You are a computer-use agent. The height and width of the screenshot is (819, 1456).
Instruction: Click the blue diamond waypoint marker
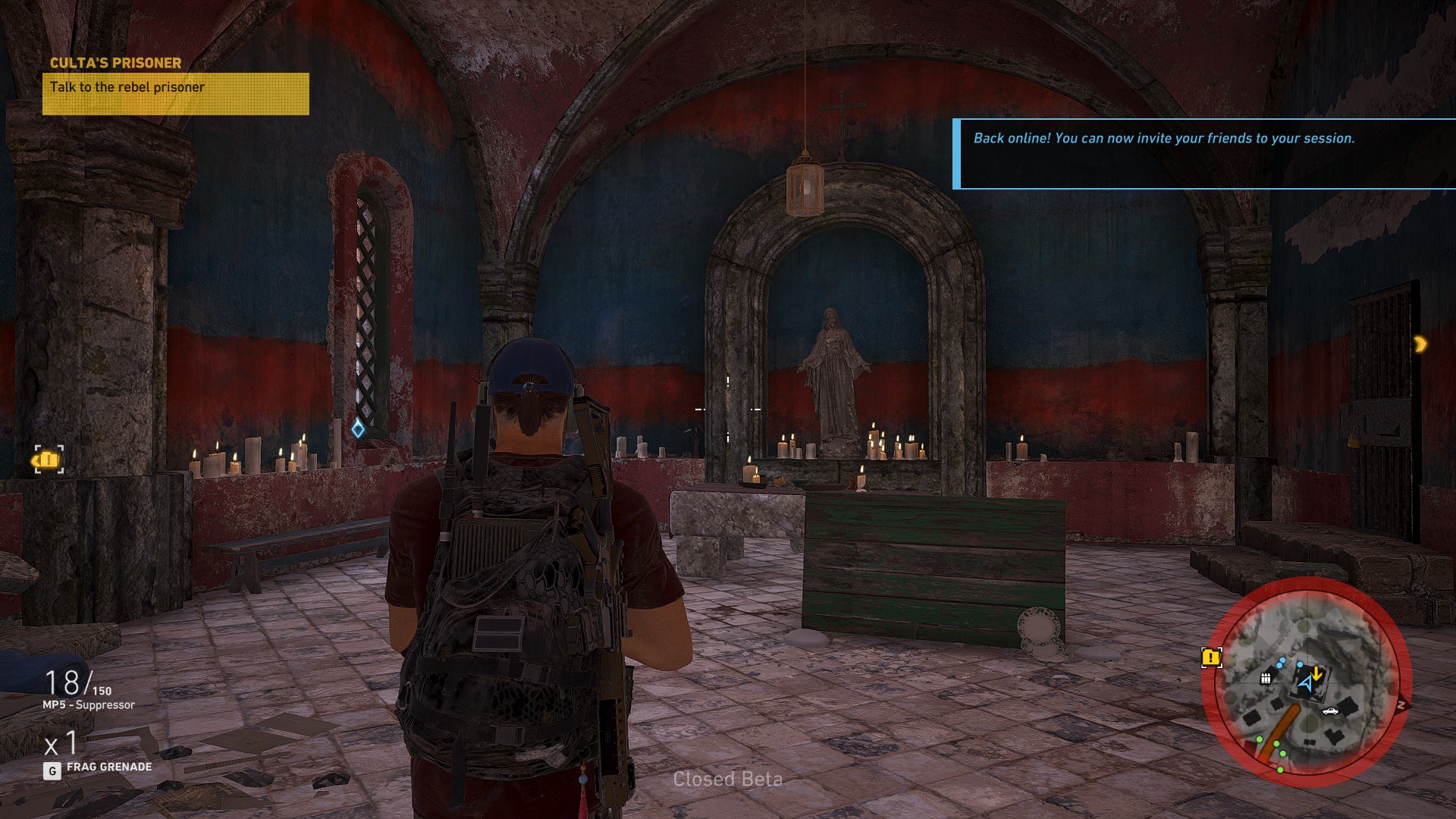(358, 430)
